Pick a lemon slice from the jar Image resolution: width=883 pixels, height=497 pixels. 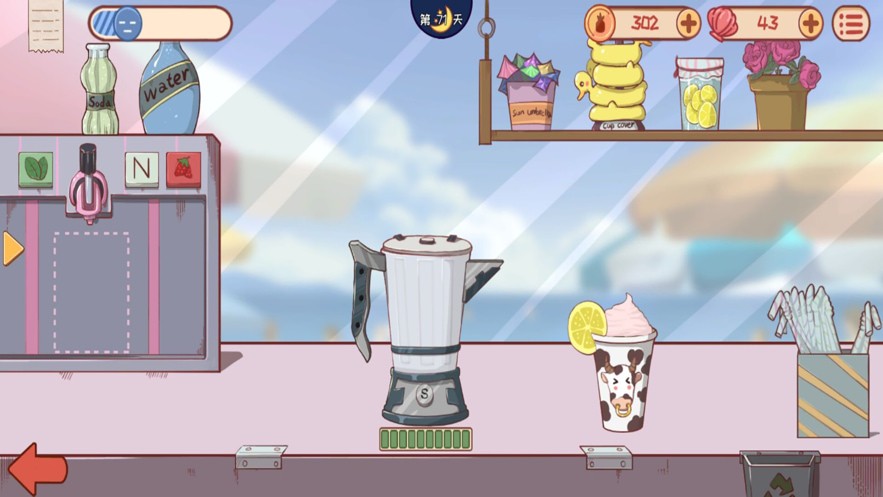[x=699, y=98]
